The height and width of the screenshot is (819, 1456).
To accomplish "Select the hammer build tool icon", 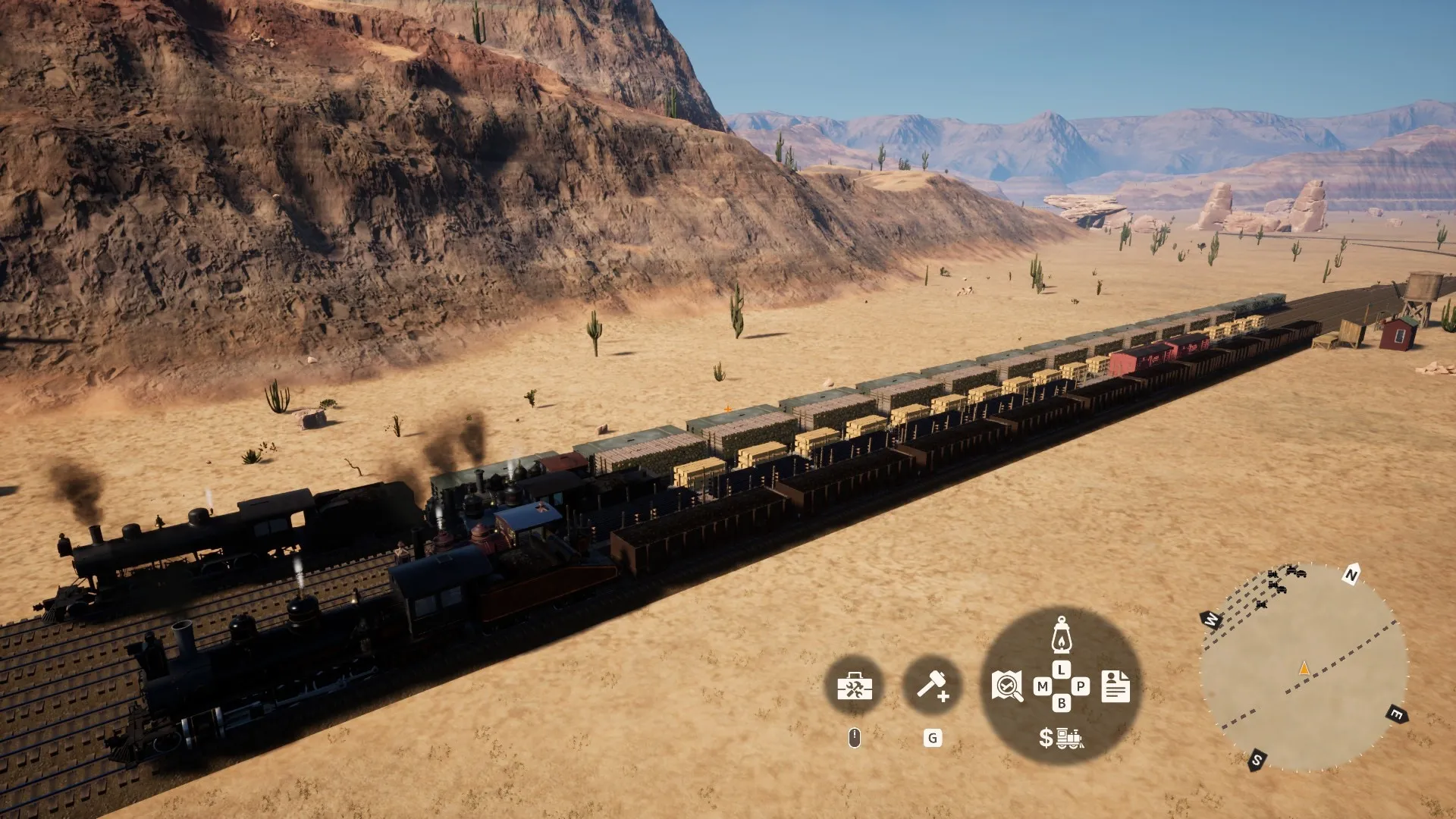I will coord(932,686).
